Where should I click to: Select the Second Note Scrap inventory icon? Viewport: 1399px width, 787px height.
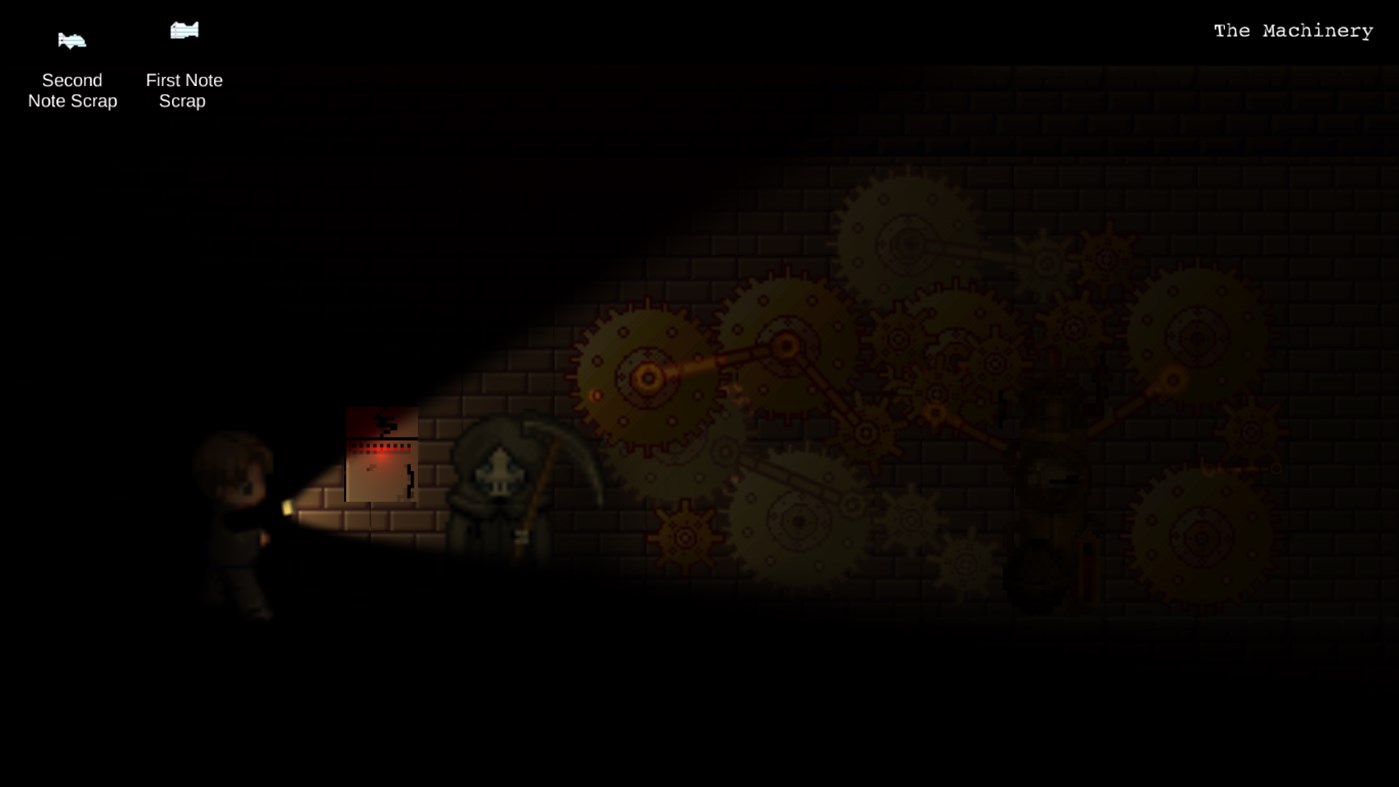(x=71, y=40)
